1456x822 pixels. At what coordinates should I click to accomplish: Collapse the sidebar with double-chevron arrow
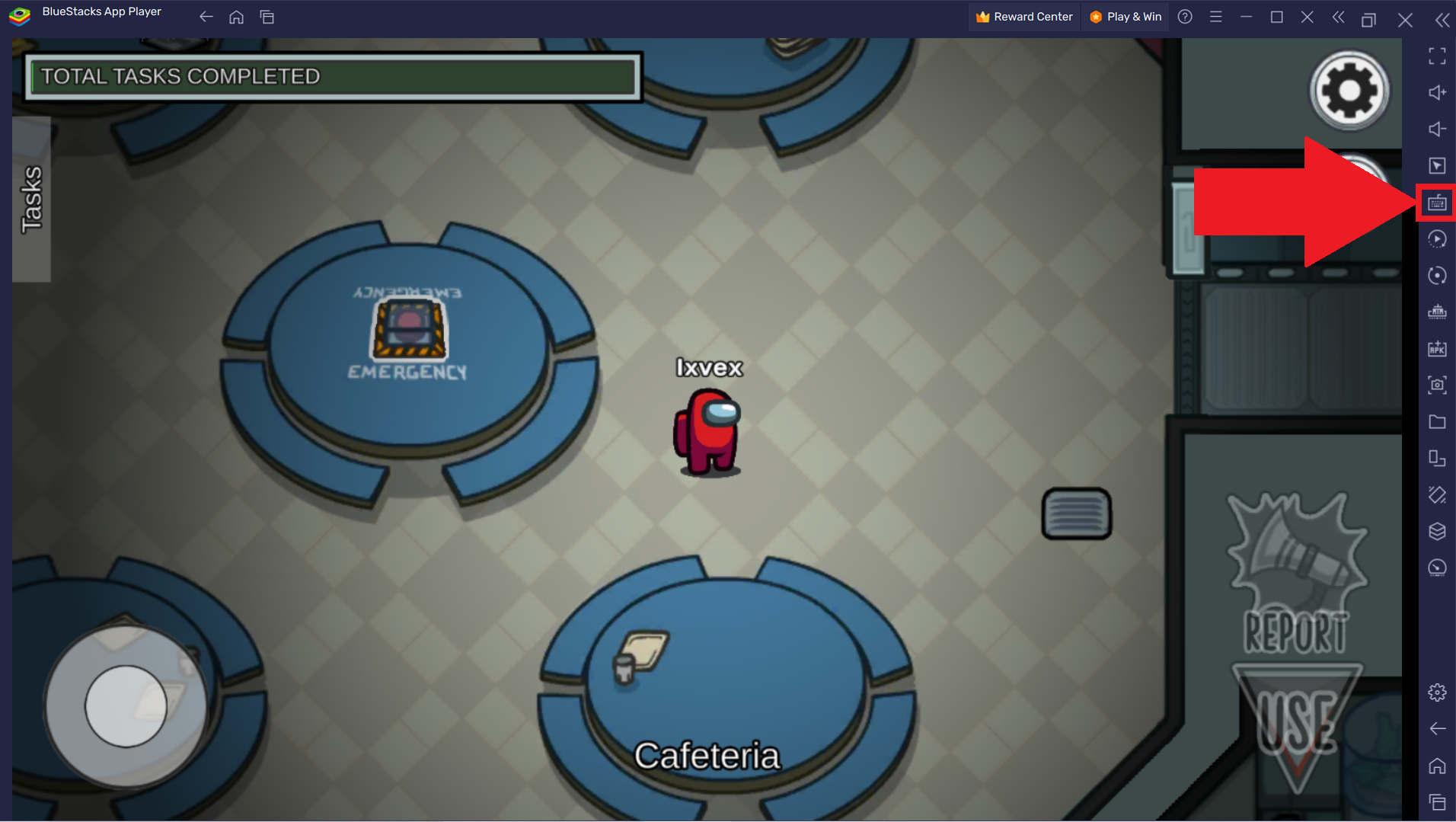[1442, 20]
